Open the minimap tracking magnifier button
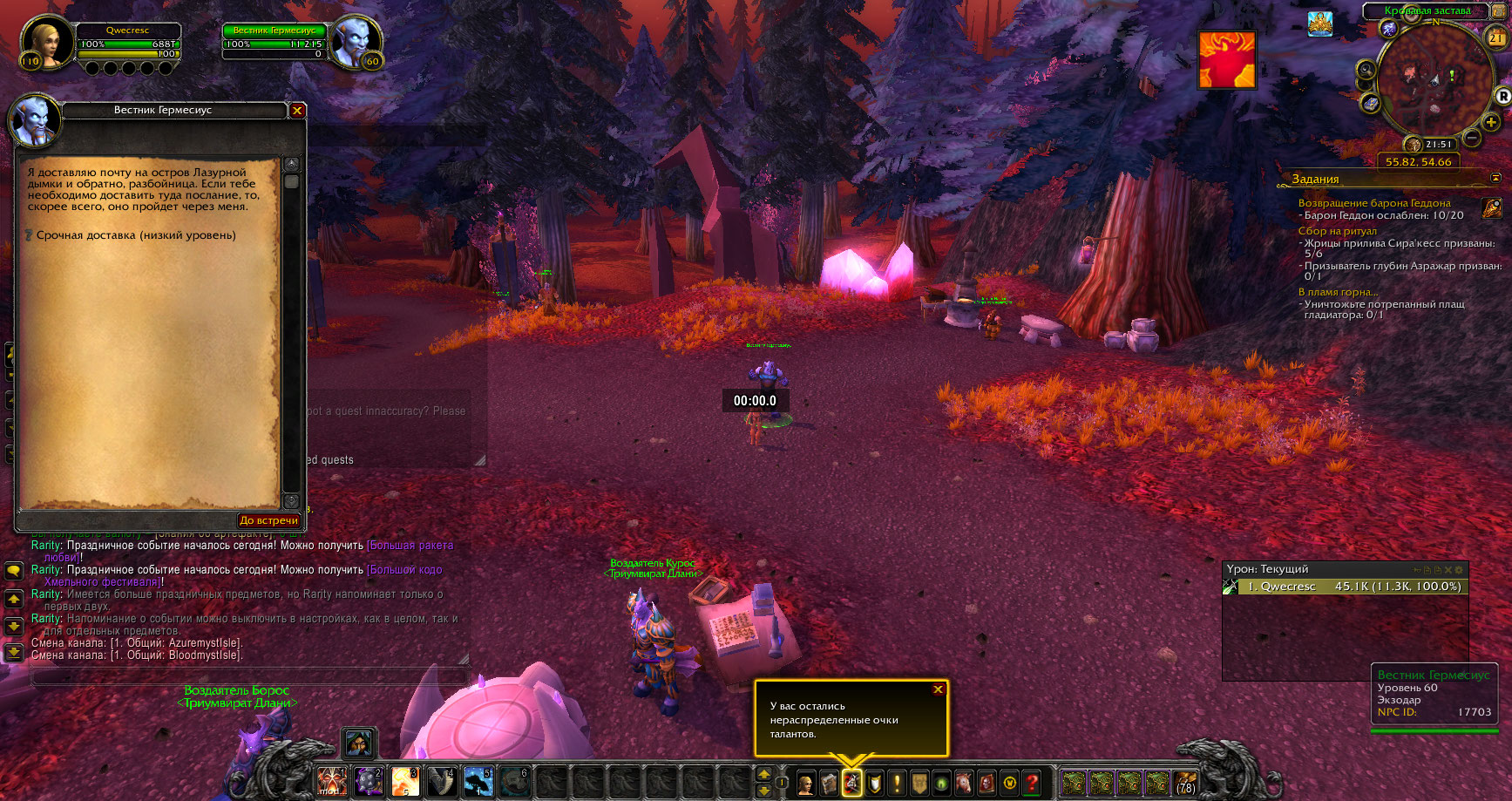 pos(1366,71)
